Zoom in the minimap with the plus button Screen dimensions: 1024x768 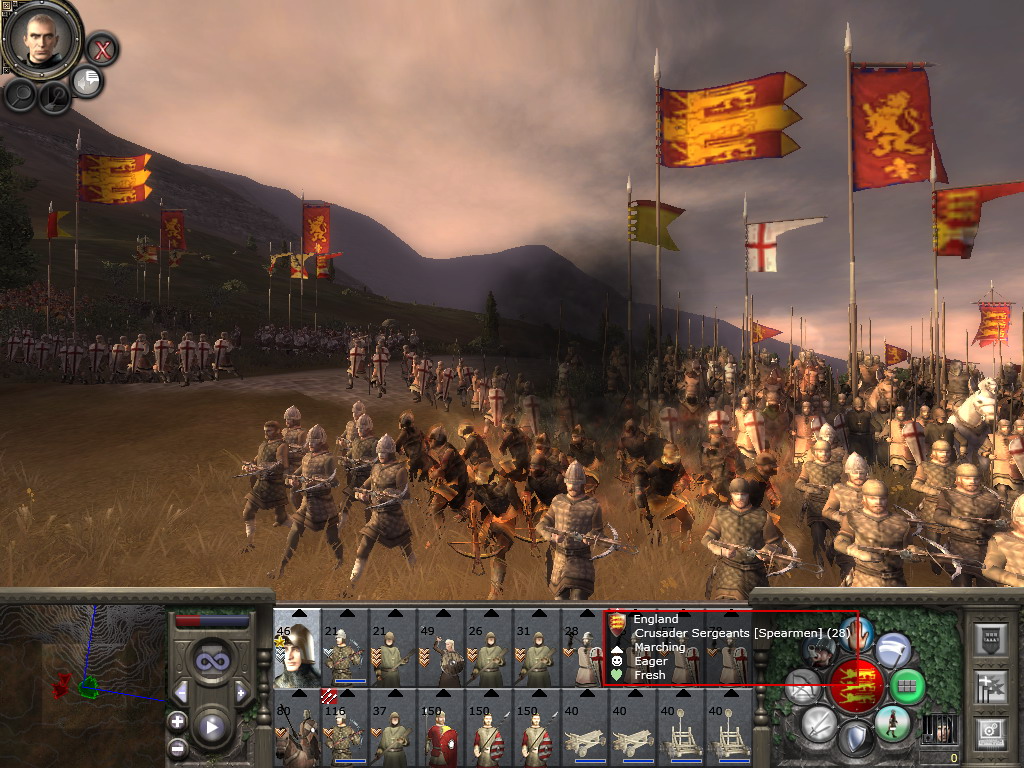tap(177, 721)
